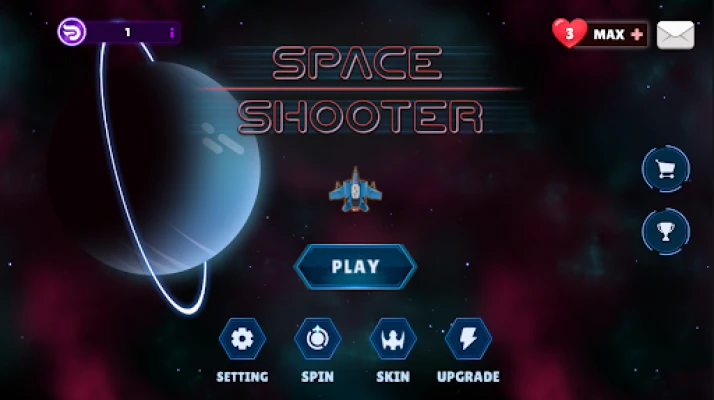Screen dimensions: 714x400
Task: Start the game with the PLAY button
Action: point(355,267)
